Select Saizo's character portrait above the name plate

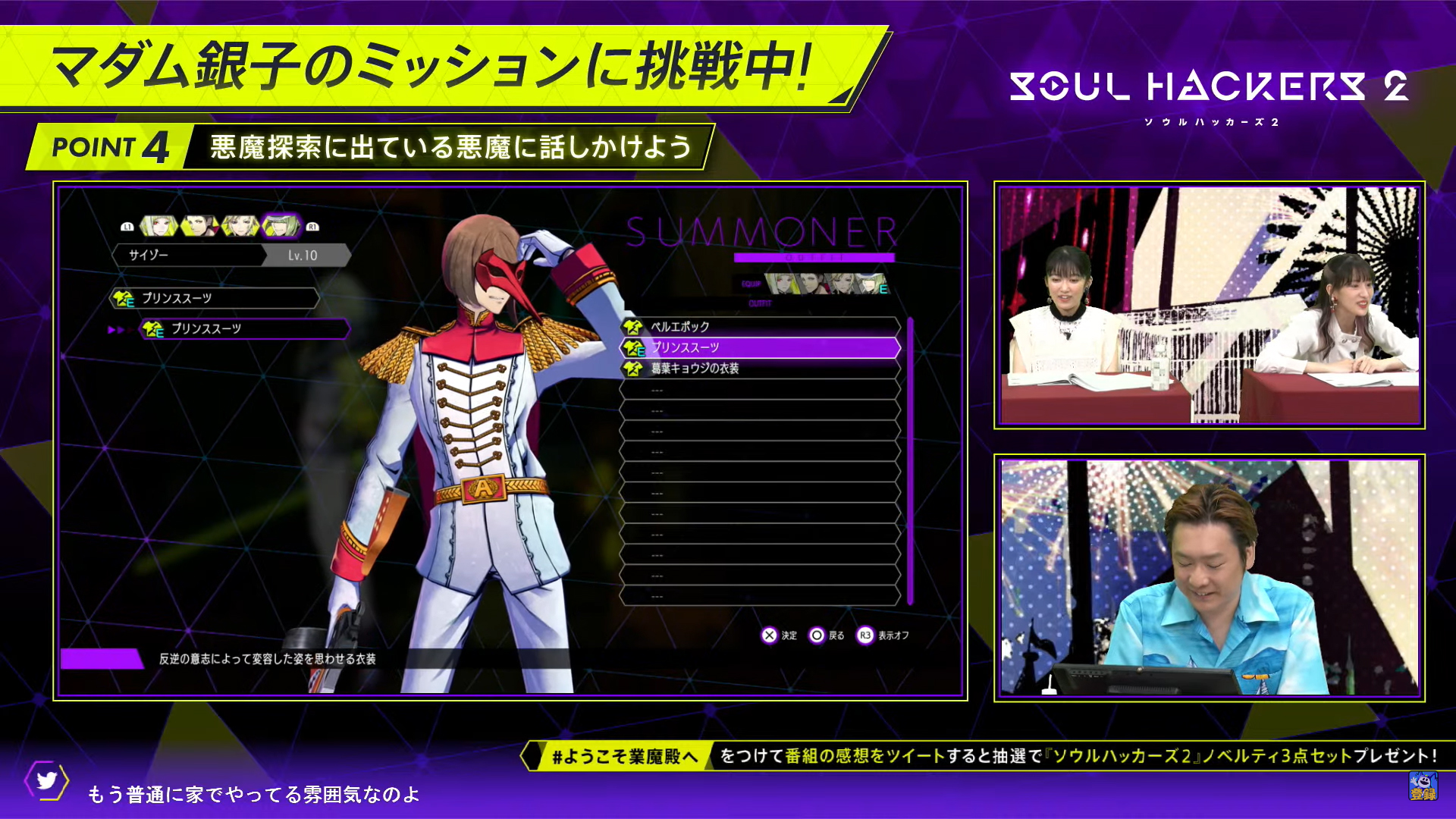click(x=281, y=226)
